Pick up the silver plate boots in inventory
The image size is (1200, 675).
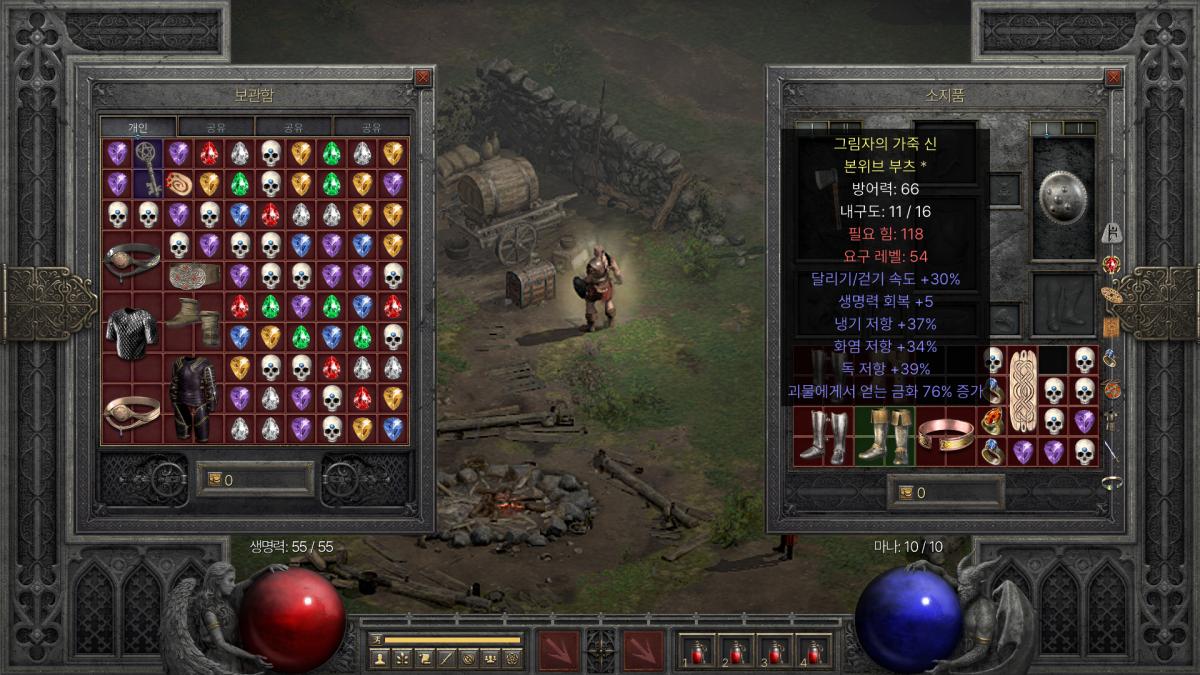pos(824,436)
